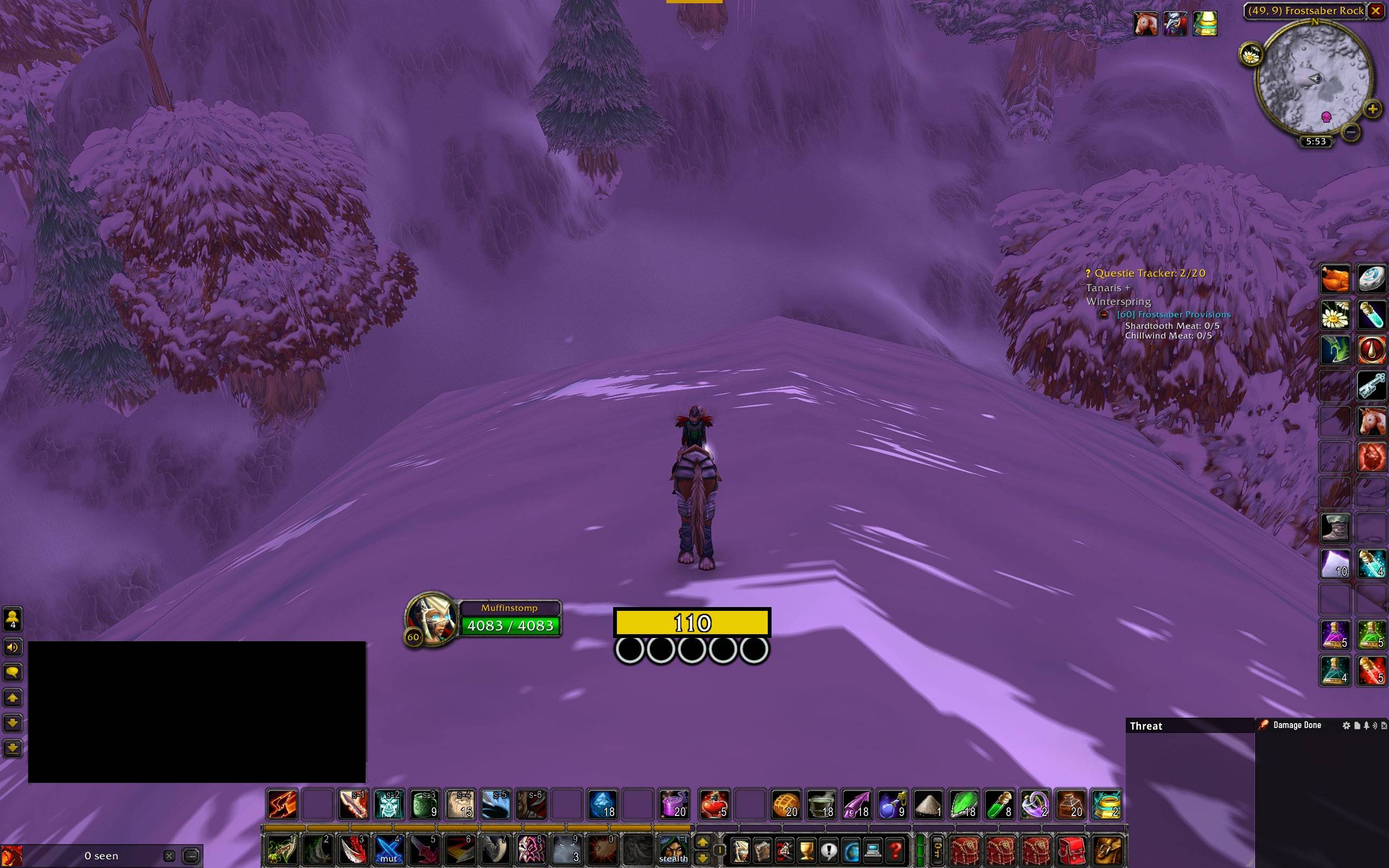Select the ability labeled 'mut' on the hotbar
Viewport: 1389px width, 868px height.
[388, 851]
